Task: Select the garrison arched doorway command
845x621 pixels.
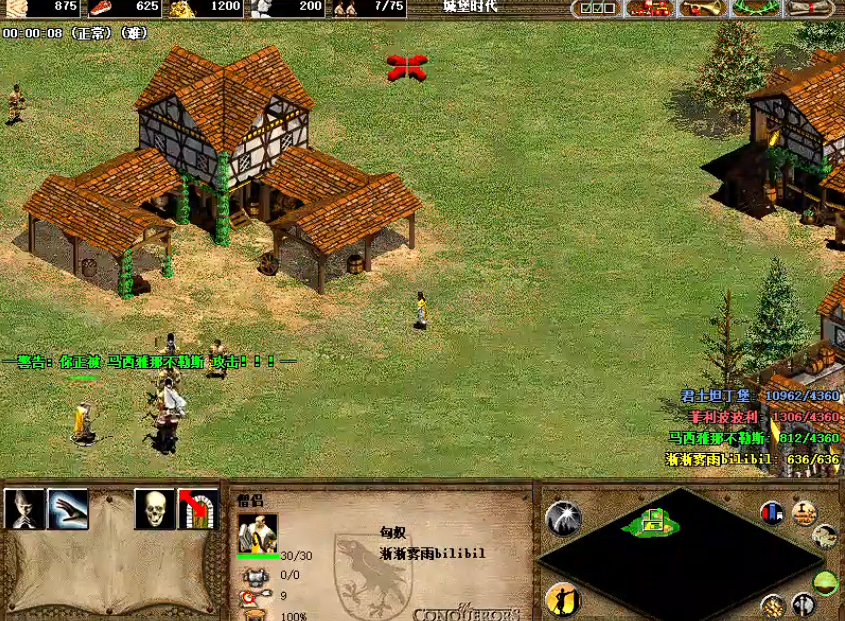Action: (x=198, y=509)
